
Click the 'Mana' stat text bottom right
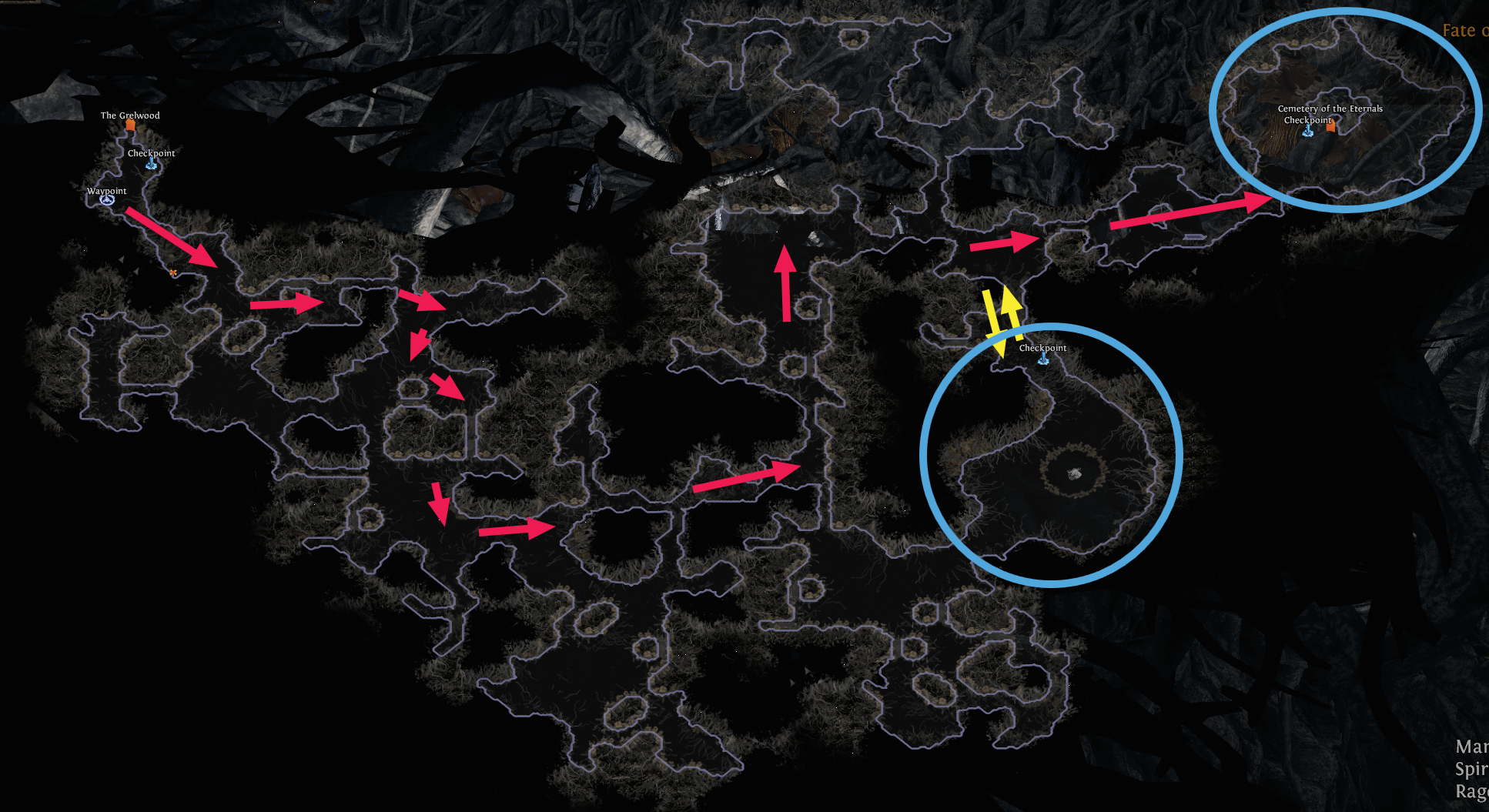point(1471,746)
